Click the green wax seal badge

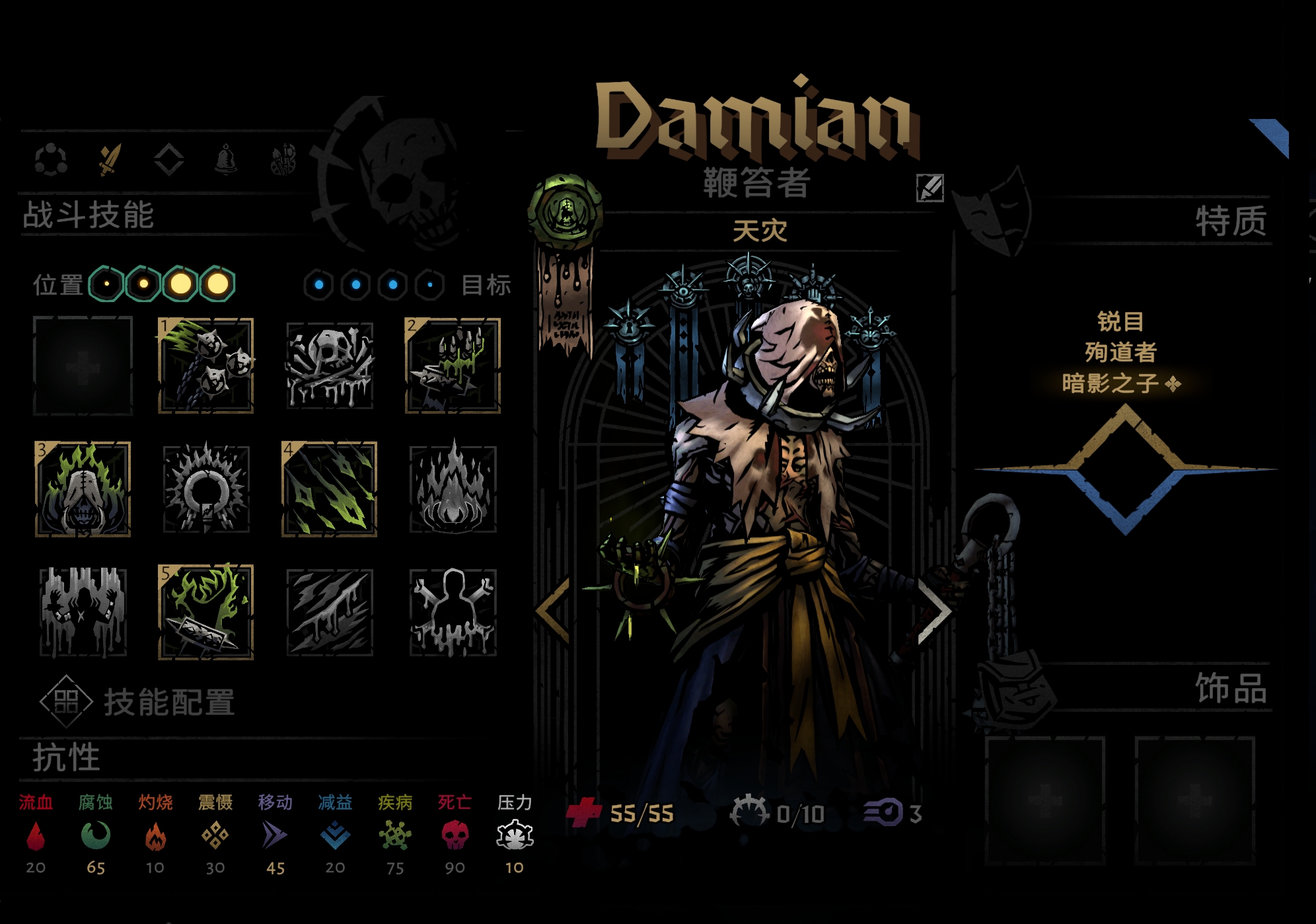point(566,212)
